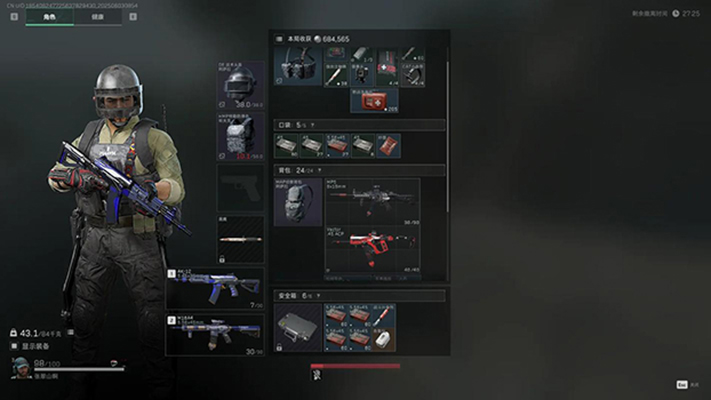Click the empty pistol slot

pos(241,187)
